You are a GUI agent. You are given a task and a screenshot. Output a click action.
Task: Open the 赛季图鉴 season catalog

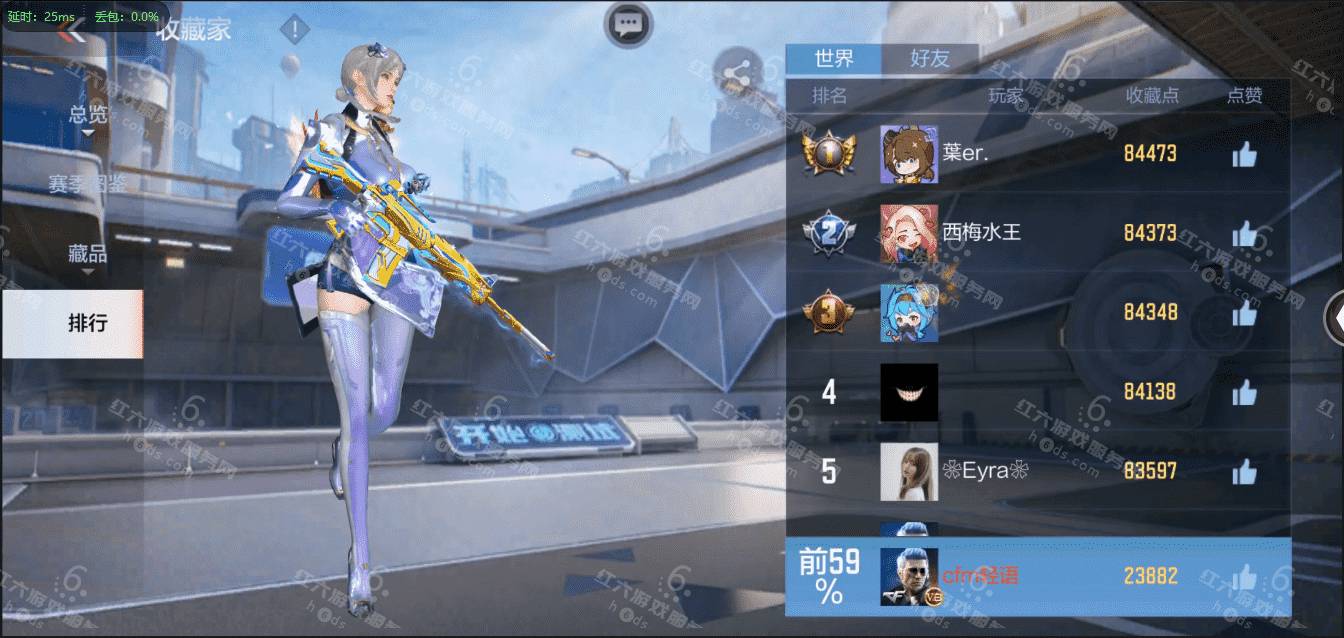(x=88, y=184)
